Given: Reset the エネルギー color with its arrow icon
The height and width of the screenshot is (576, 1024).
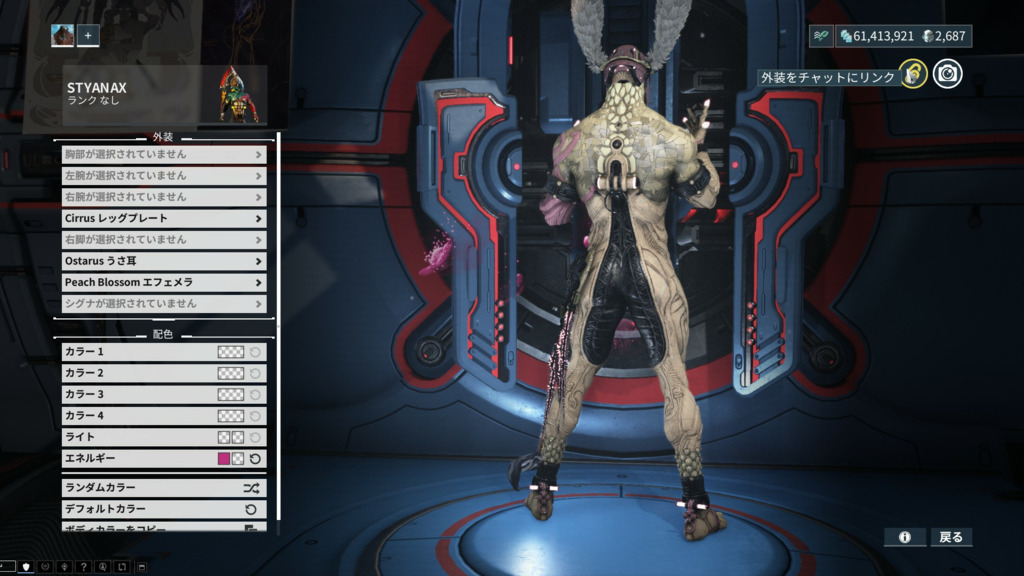Looking at the screenshot, I should click(255, 458).
